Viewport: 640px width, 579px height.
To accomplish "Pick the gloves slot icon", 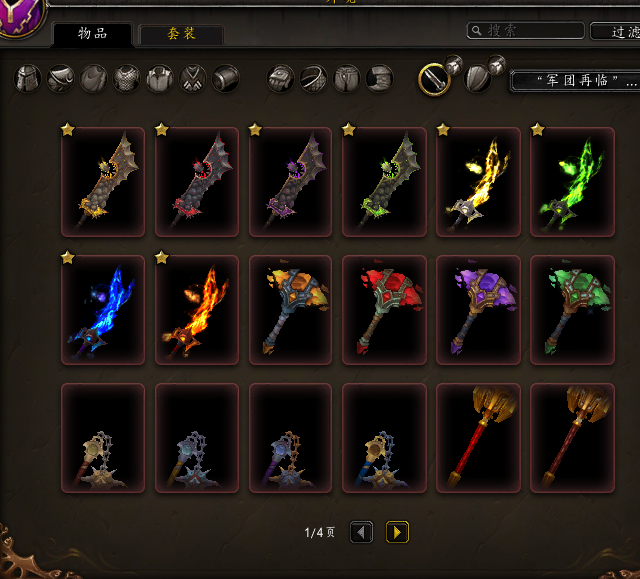I will click(x=281, y=78).
